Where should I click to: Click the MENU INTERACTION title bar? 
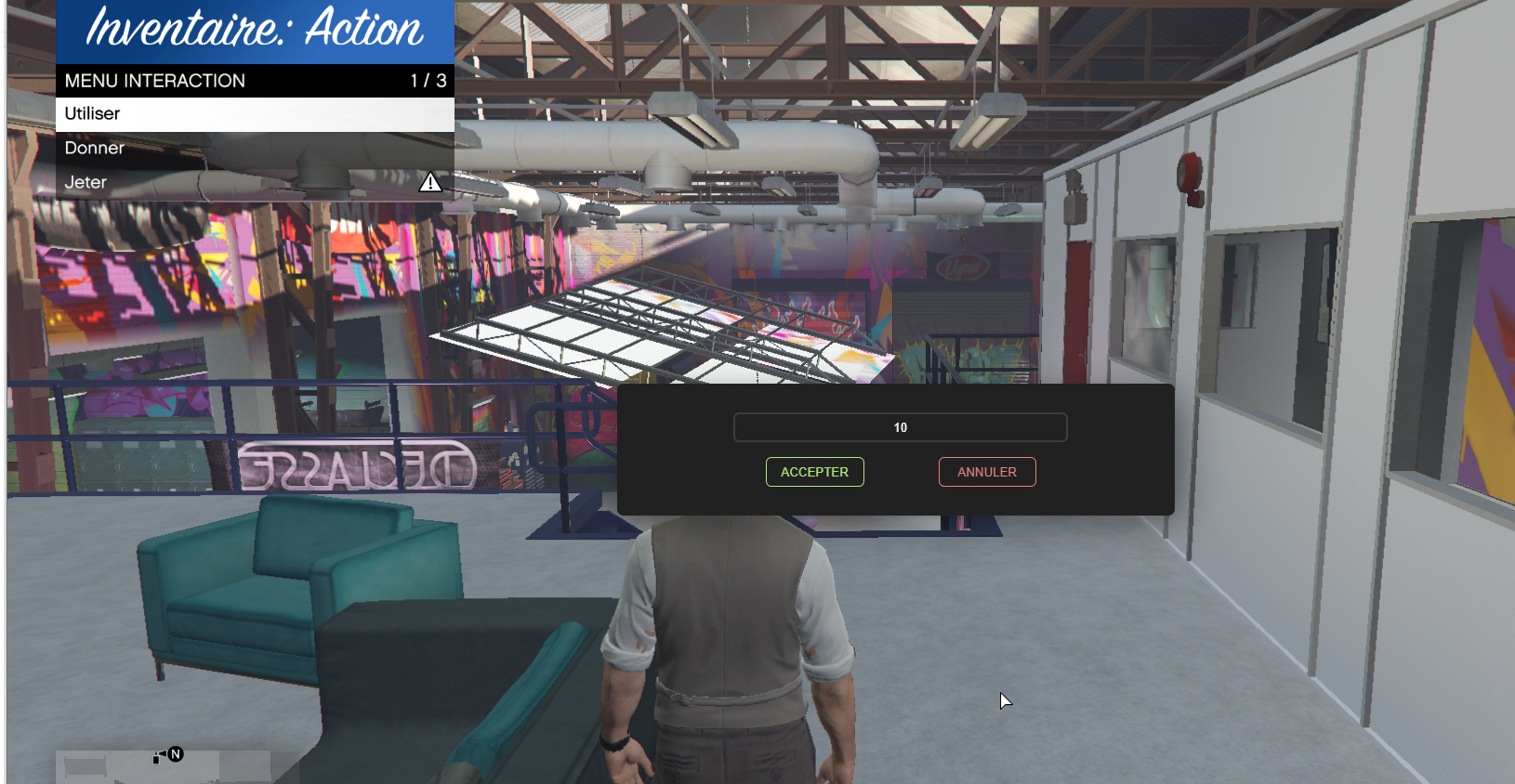click(x=153, y=81)
